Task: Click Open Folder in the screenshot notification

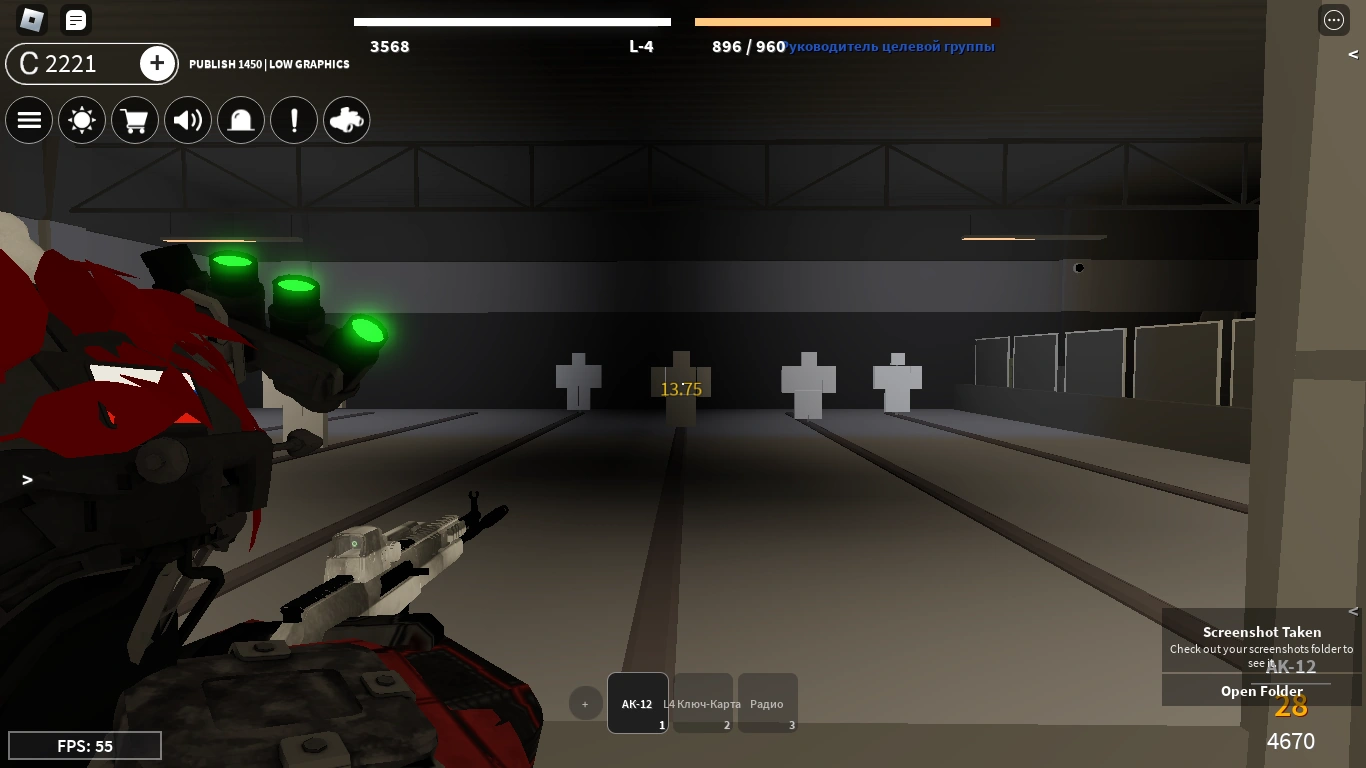Action: point(1261,690)
